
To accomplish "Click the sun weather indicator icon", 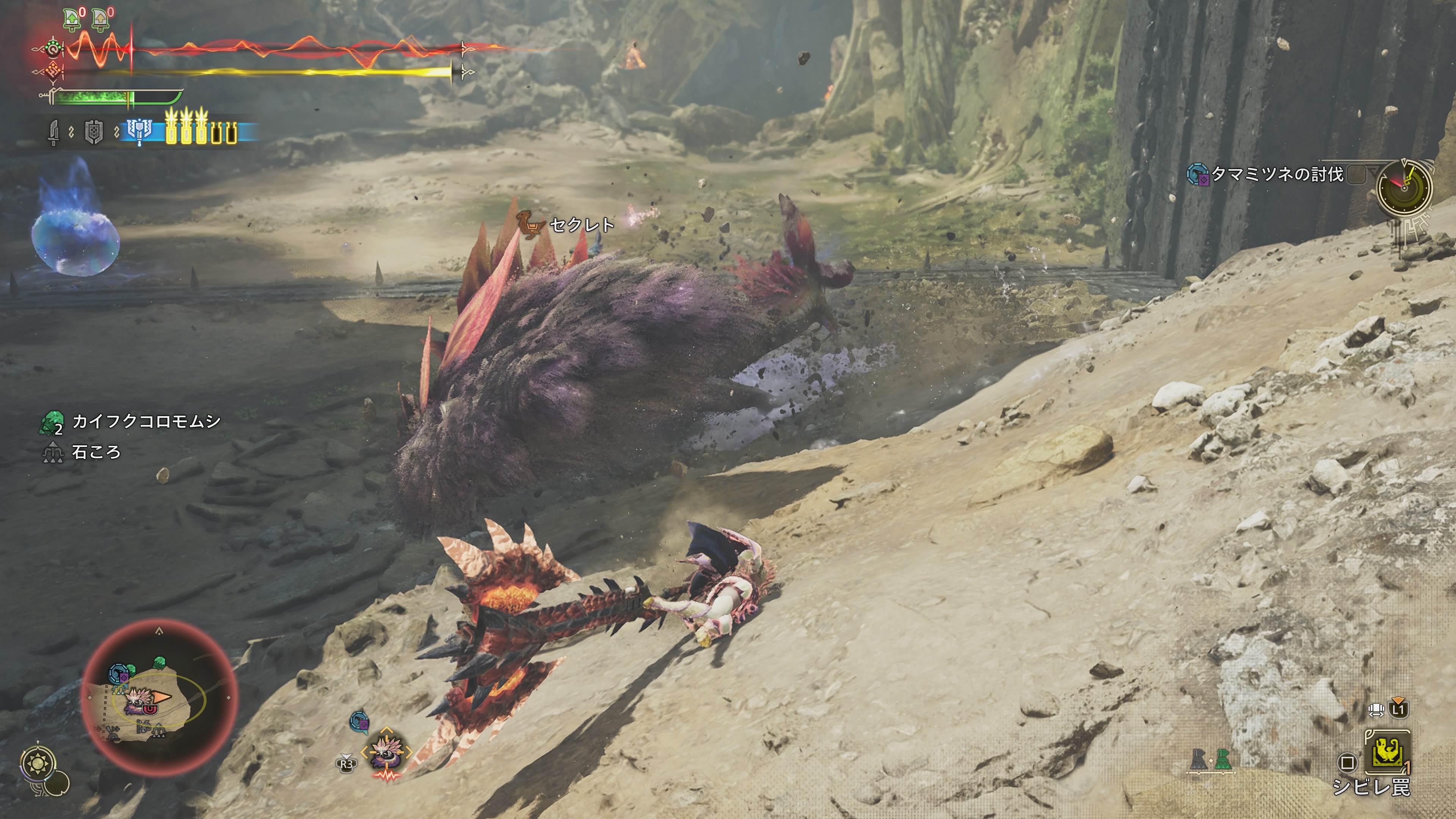I will coord(37,764).
